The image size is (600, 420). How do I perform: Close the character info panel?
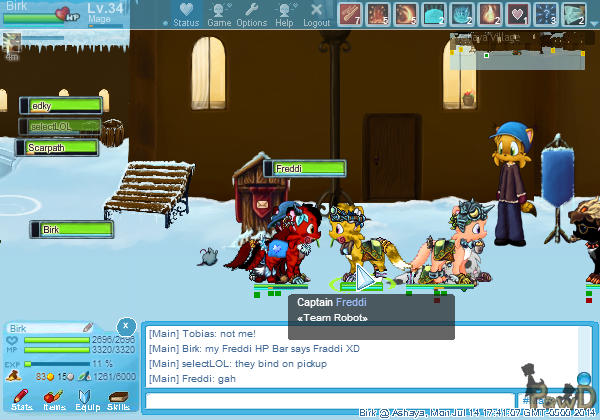[x=125, y=326]
